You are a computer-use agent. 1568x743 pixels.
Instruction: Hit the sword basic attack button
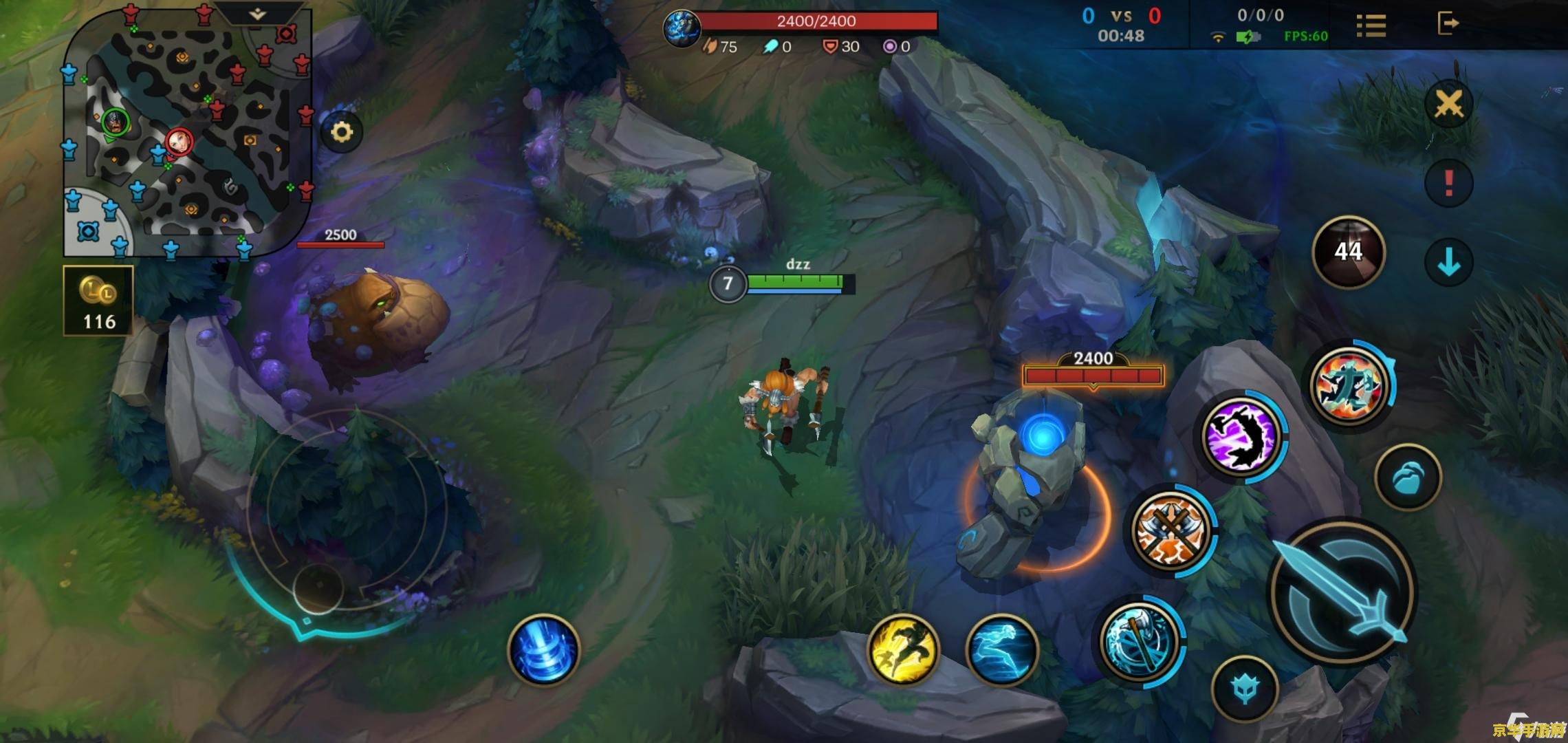(x=1341, y=592)
